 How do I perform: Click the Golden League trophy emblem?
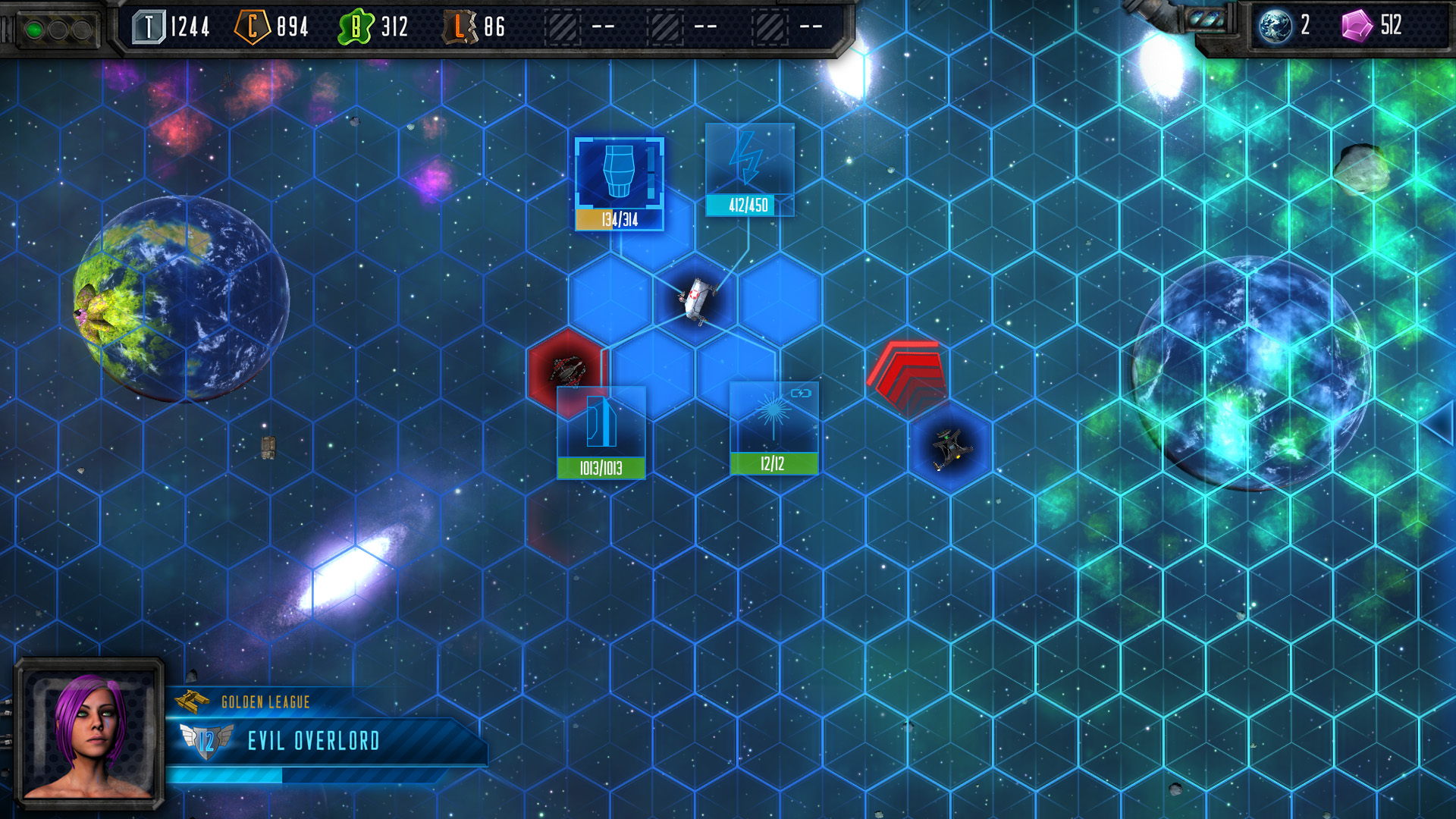point(190,701)
